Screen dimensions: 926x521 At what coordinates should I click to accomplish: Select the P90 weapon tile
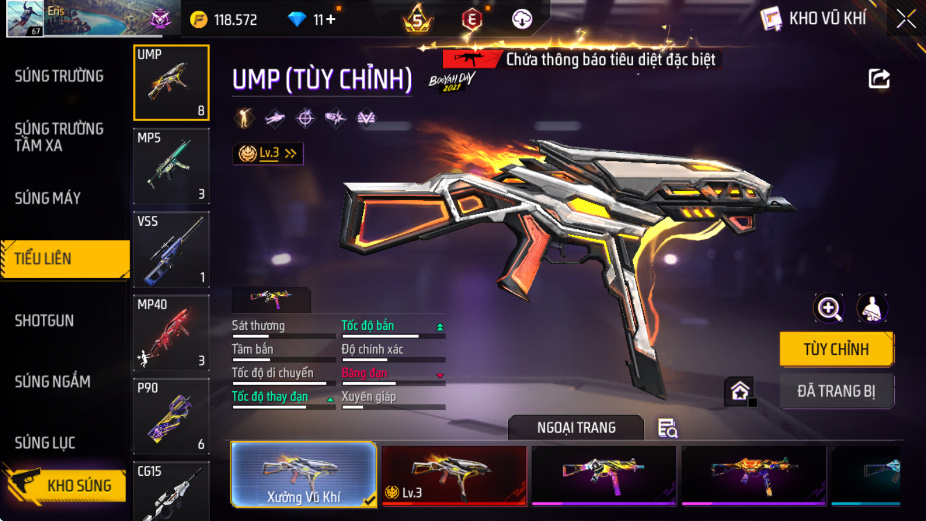click(171, 416)
